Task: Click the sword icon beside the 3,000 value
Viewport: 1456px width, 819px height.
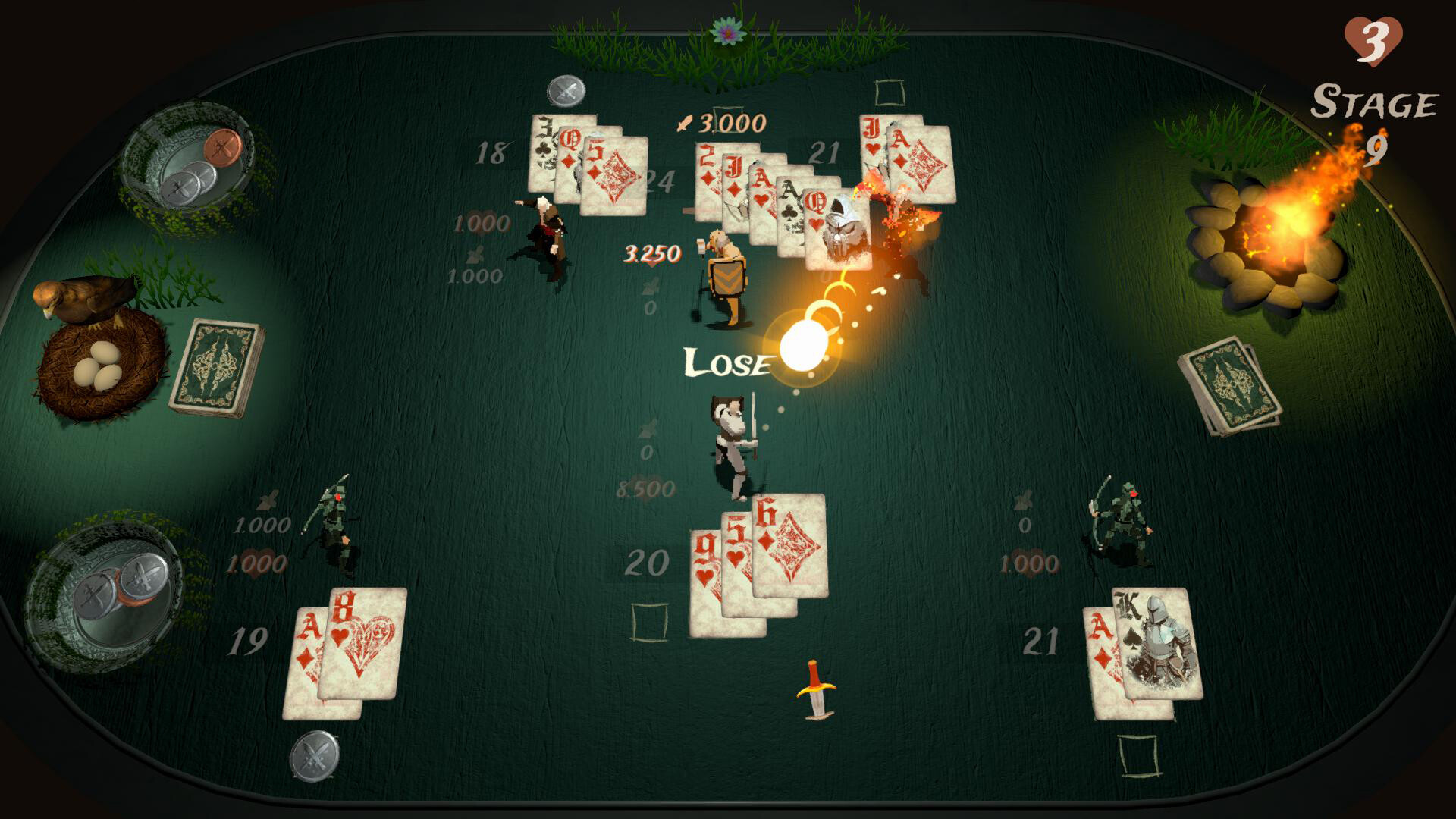Action: [x=683, y=124]
